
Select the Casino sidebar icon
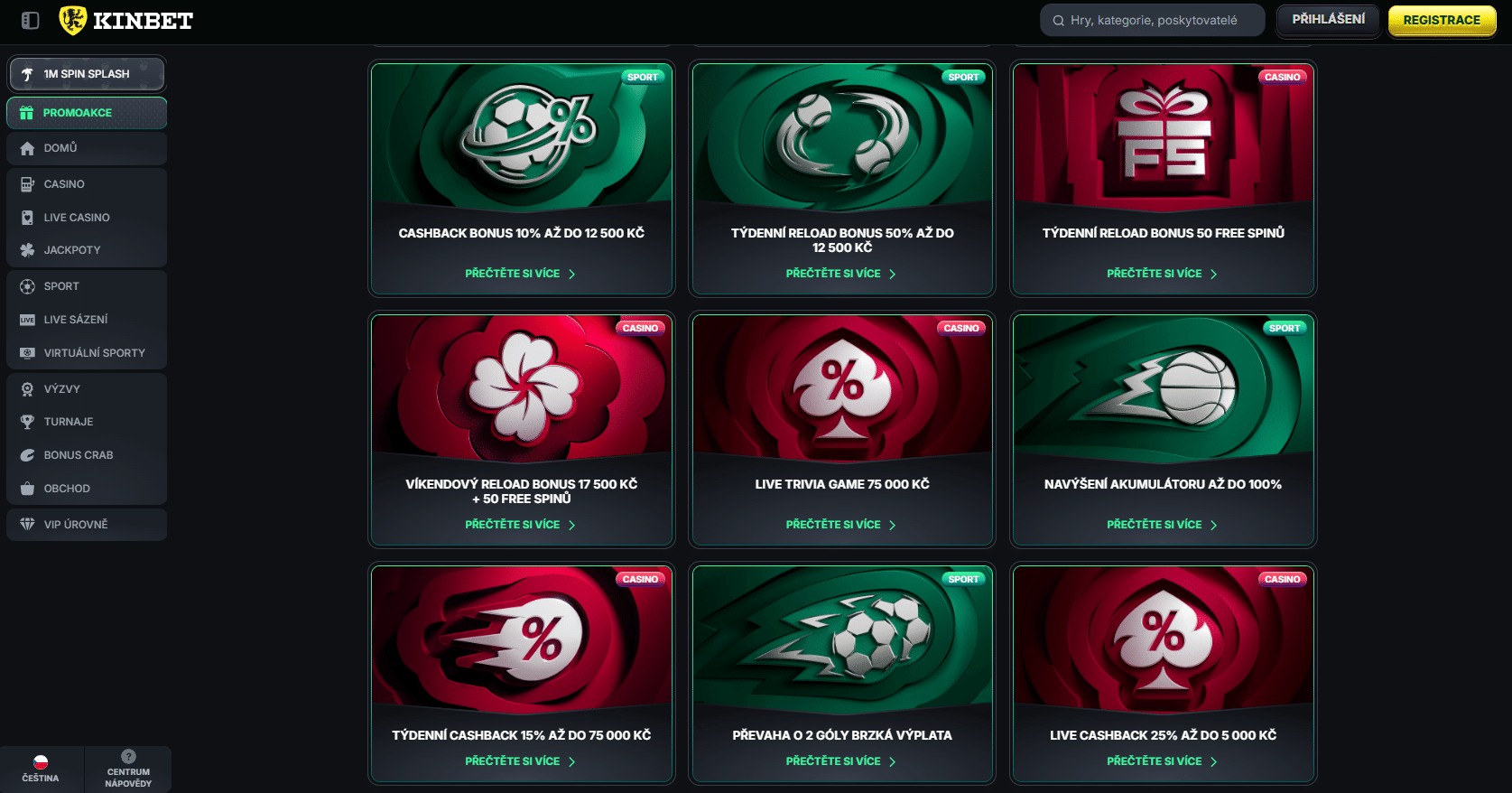(27, 183)
